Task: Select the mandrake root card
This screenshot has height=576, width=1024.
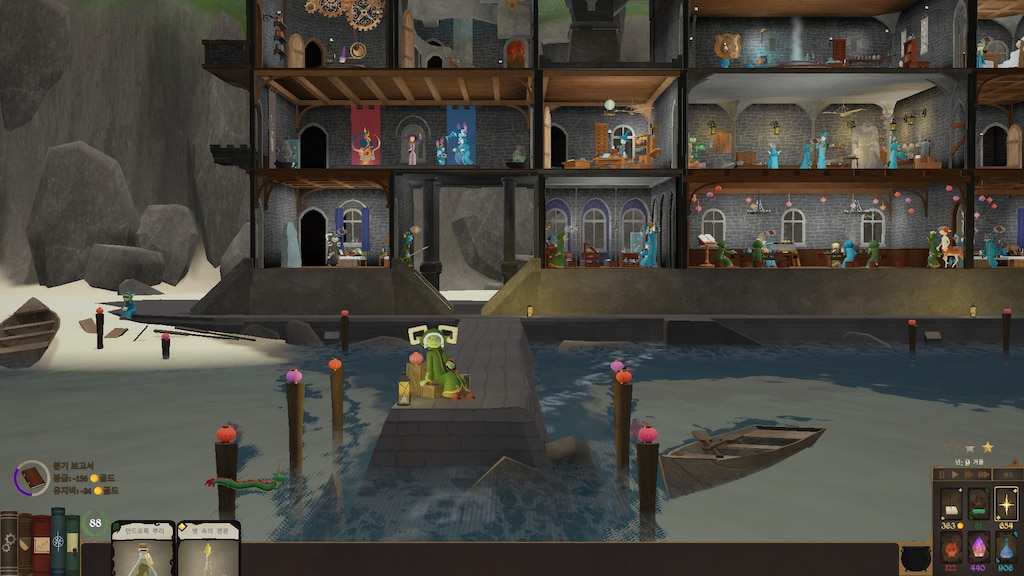Action: point(143,548)
